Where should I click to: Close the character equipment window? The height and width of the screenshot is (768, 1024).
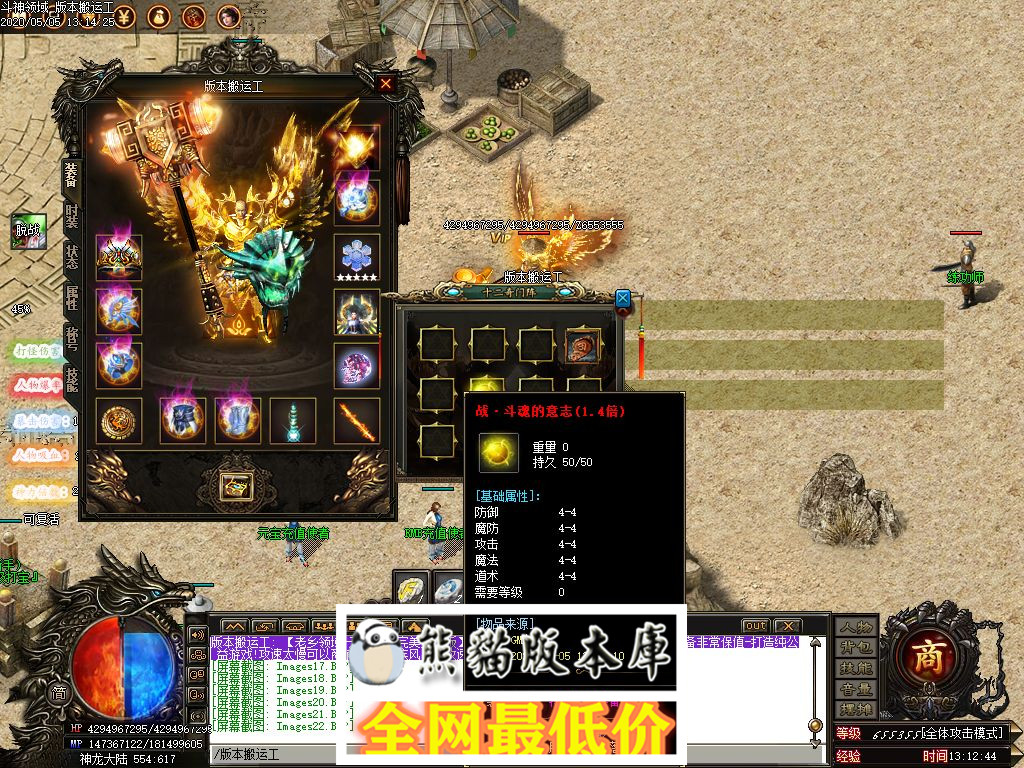(386, 85)
